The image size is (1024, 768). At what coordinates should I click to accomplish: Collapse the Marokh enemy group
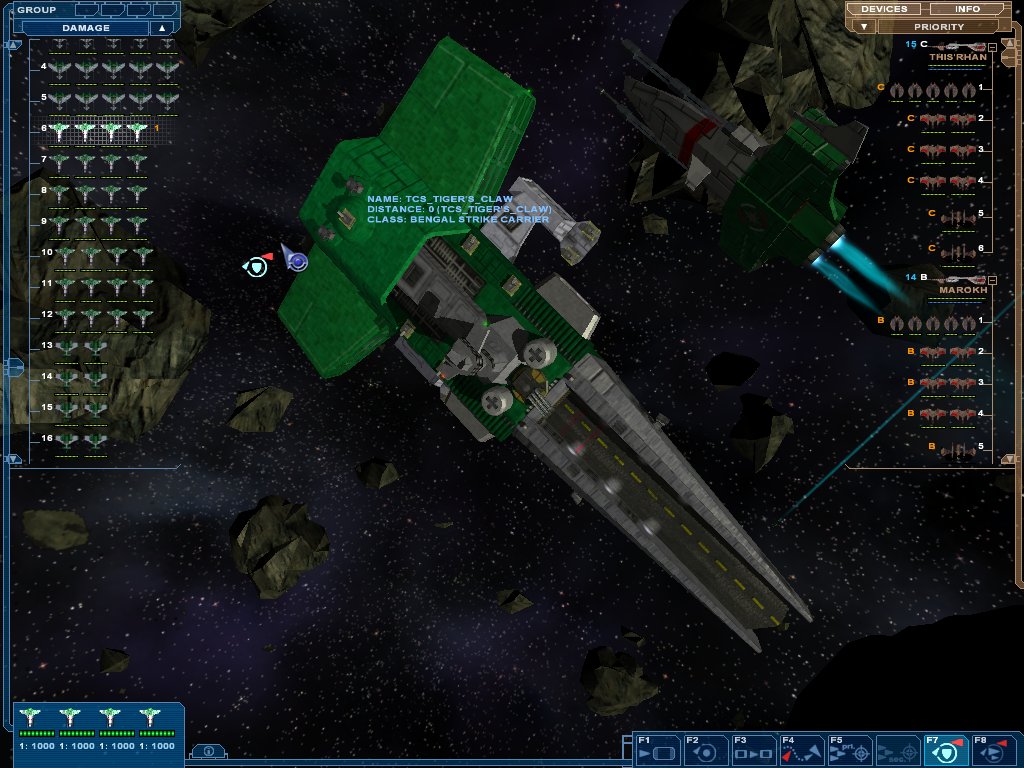tap(992, 279)
